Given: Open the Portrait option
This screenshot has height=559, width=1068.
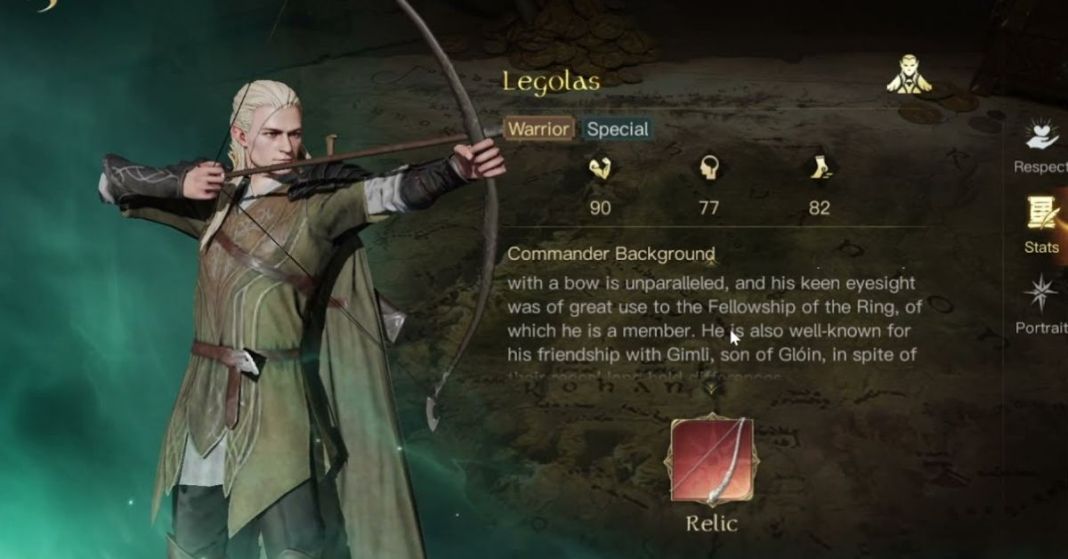Looking at the screenshot, I should point(1042,302).
